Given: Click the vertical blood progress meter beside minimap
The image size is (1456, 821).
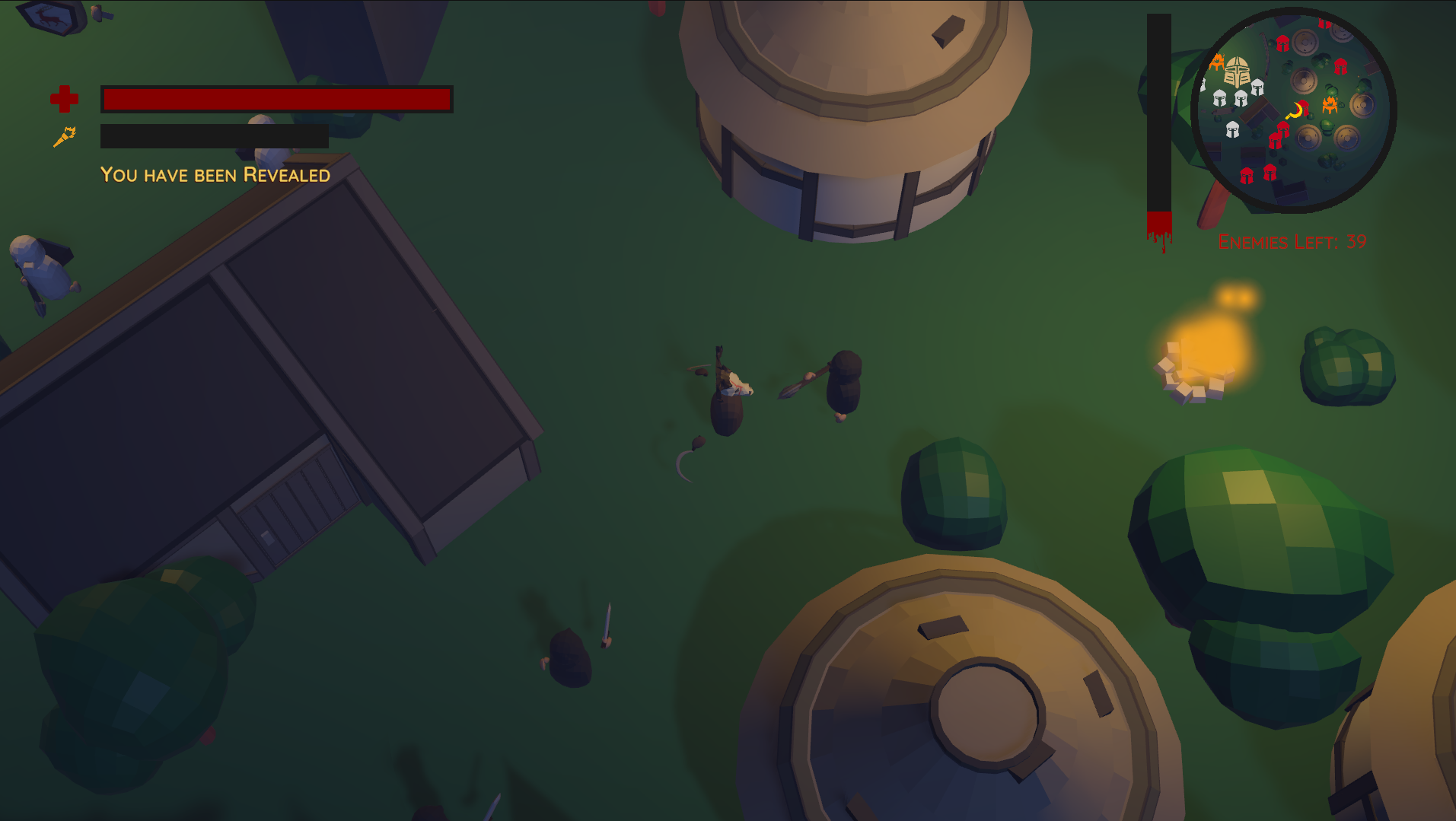Looking at the screenshot, I should pos(1159,114).
